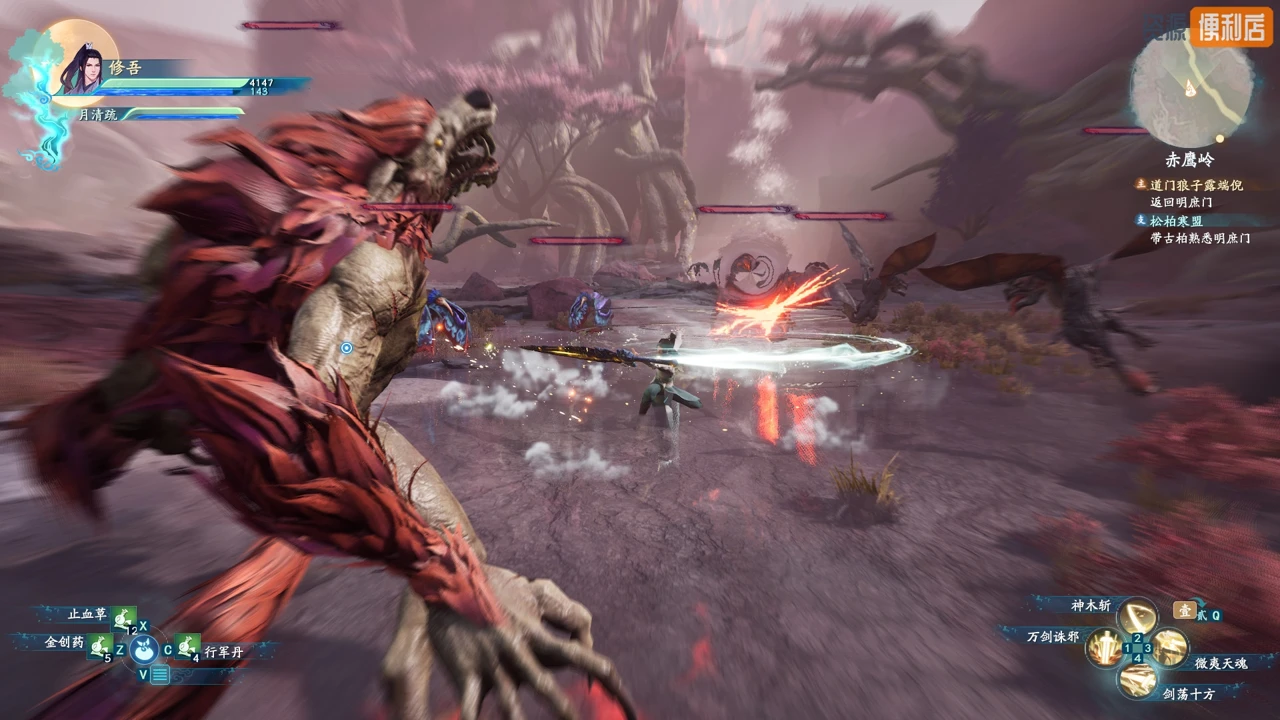Use the 行军丹 pill item
1280x720 pixels.
click(x=186, y=646)
